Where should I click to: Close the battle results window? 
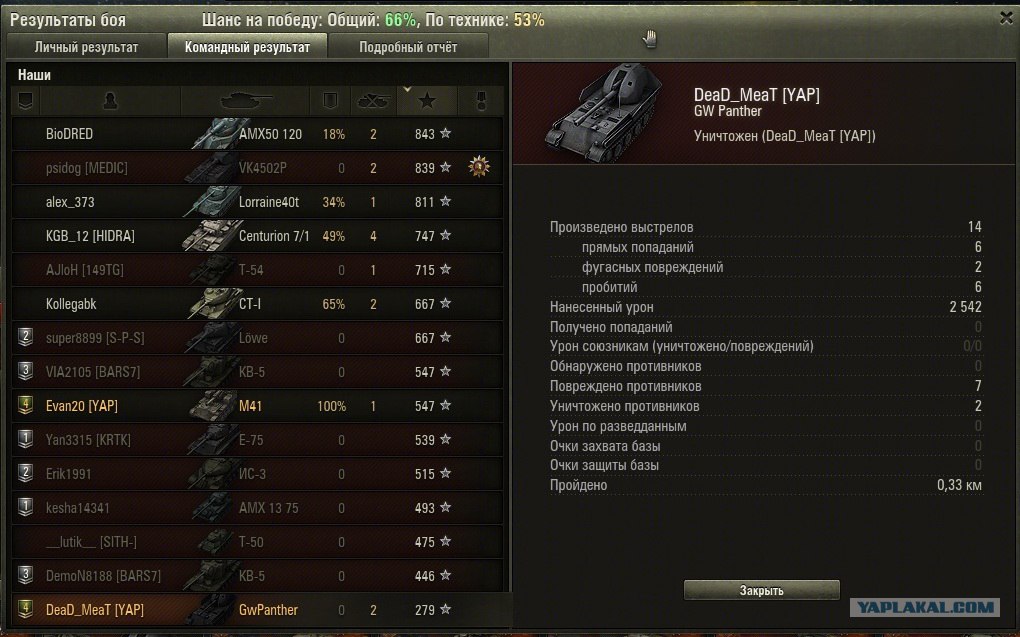click(1005, 17)
